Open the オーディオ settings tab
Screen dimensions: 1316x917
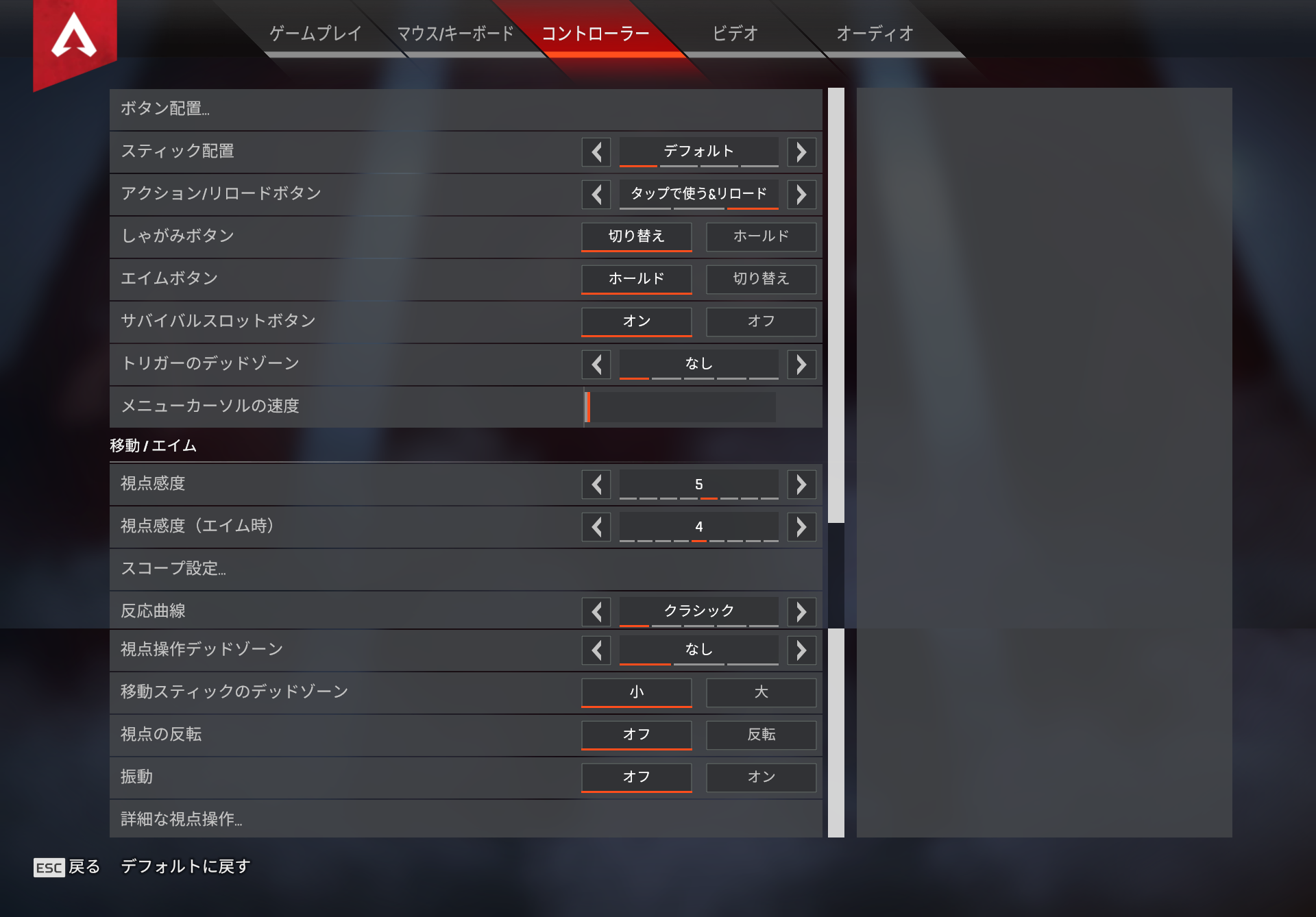pyautogui.click(x=874, y=32)
